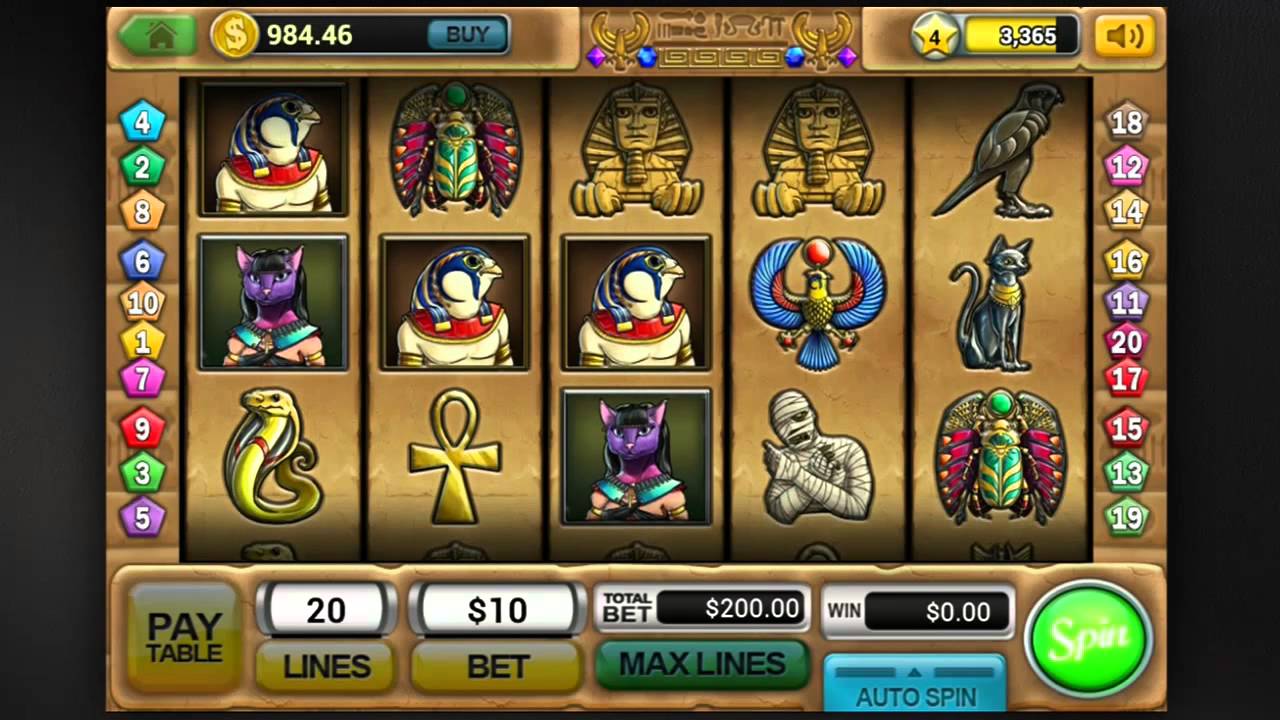Viewport: 1280px width, 720px height.
Task: Pick payline 5 purple gem marker
Action: (143, 517)
